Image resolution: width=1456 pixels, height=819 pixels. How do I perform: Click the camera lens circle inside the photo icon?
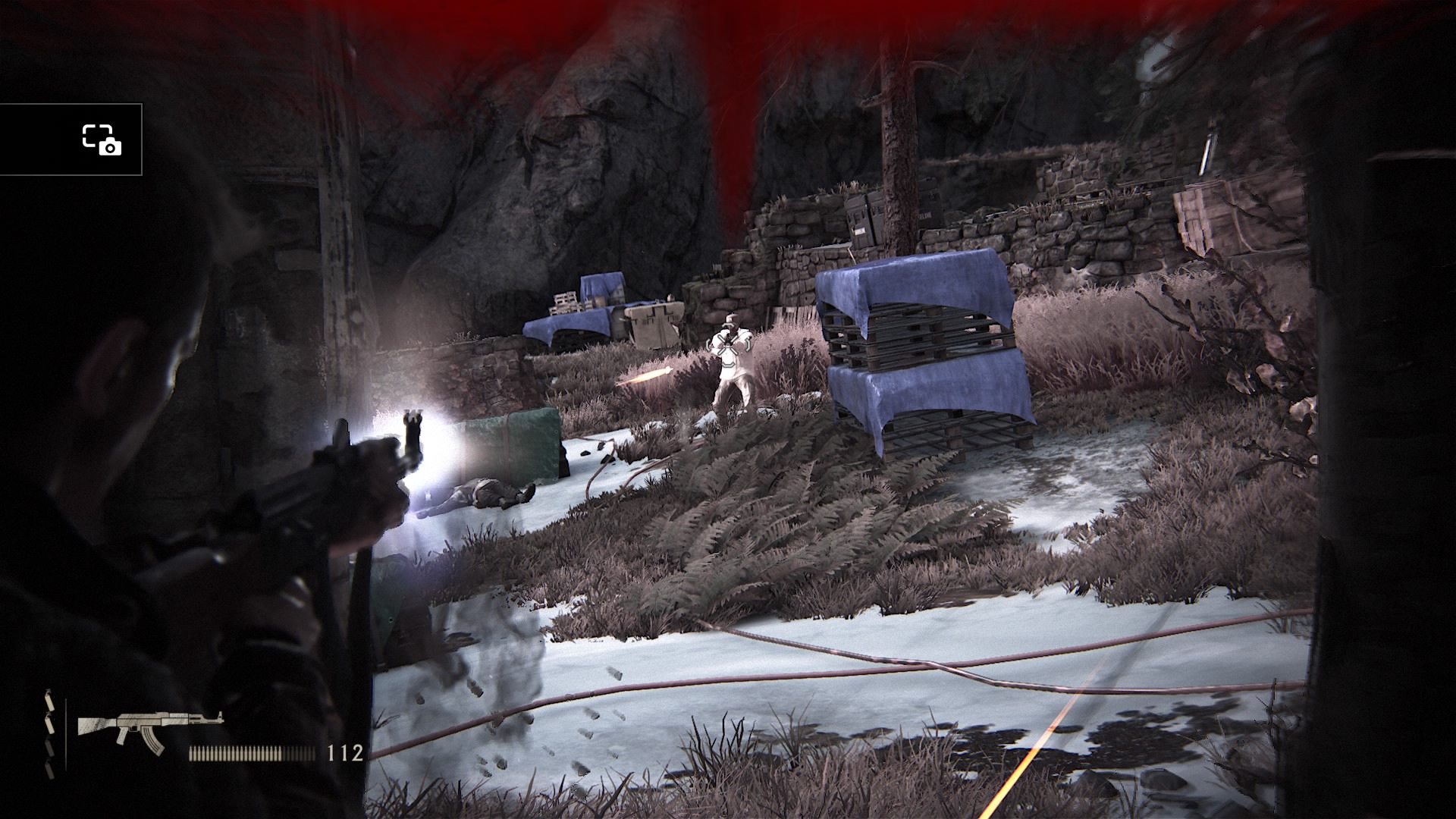[110, 149]
